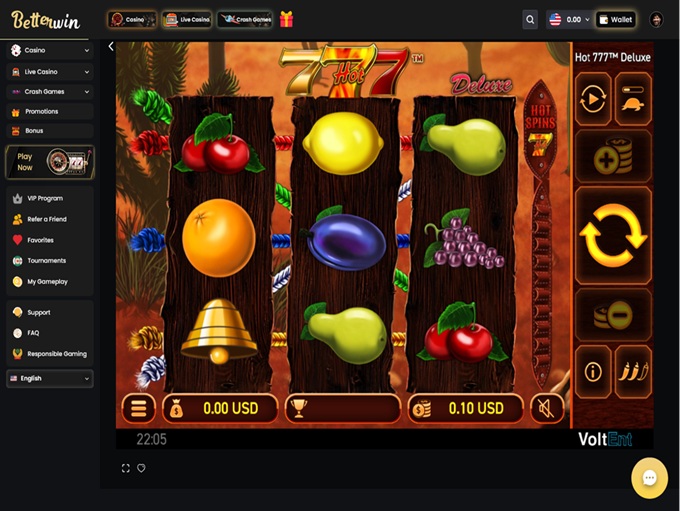Enter fullscreen mode below the game

[x=125, y=468]
